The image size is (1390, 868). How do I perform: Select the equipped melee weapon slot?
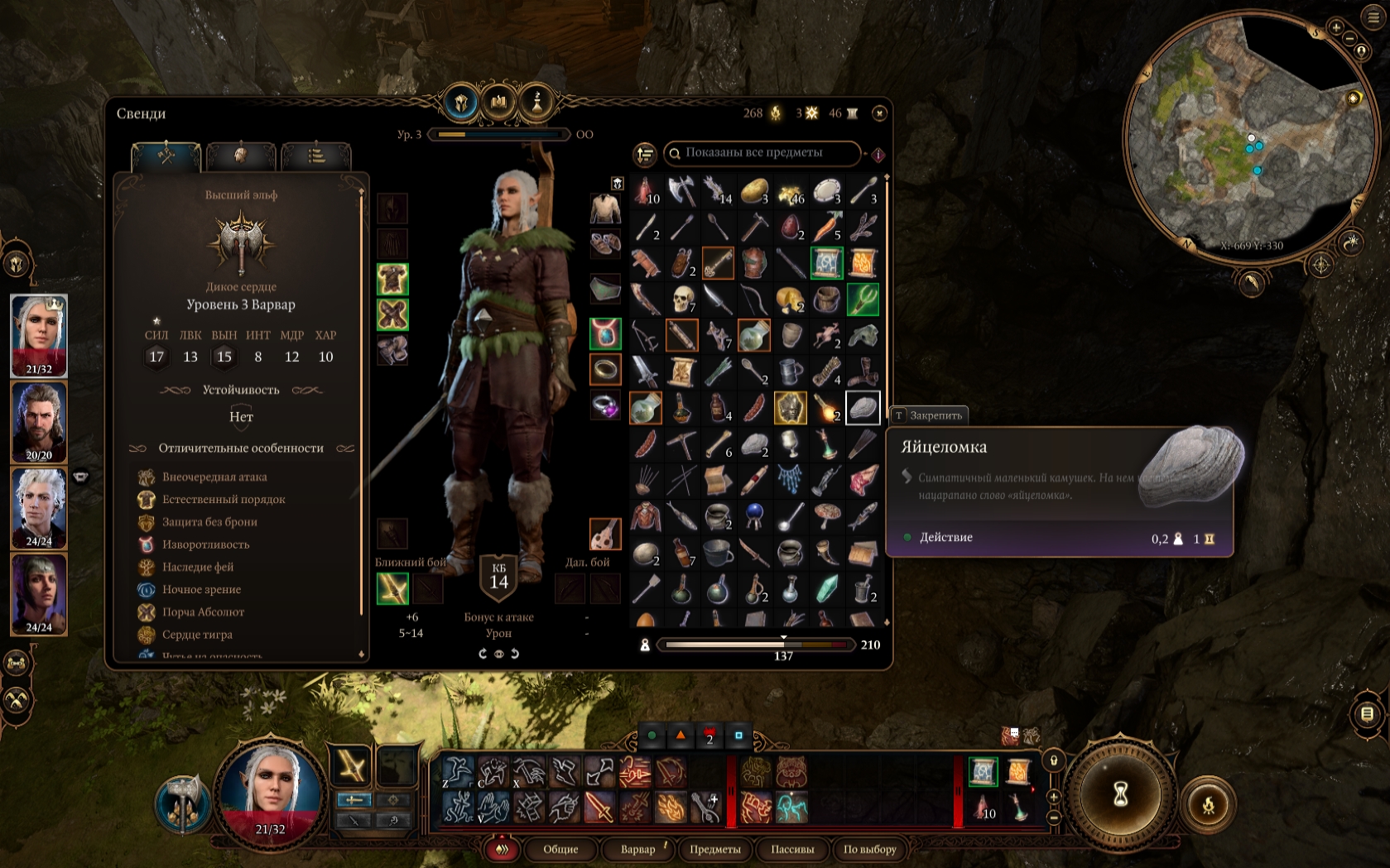click(392, 589)
